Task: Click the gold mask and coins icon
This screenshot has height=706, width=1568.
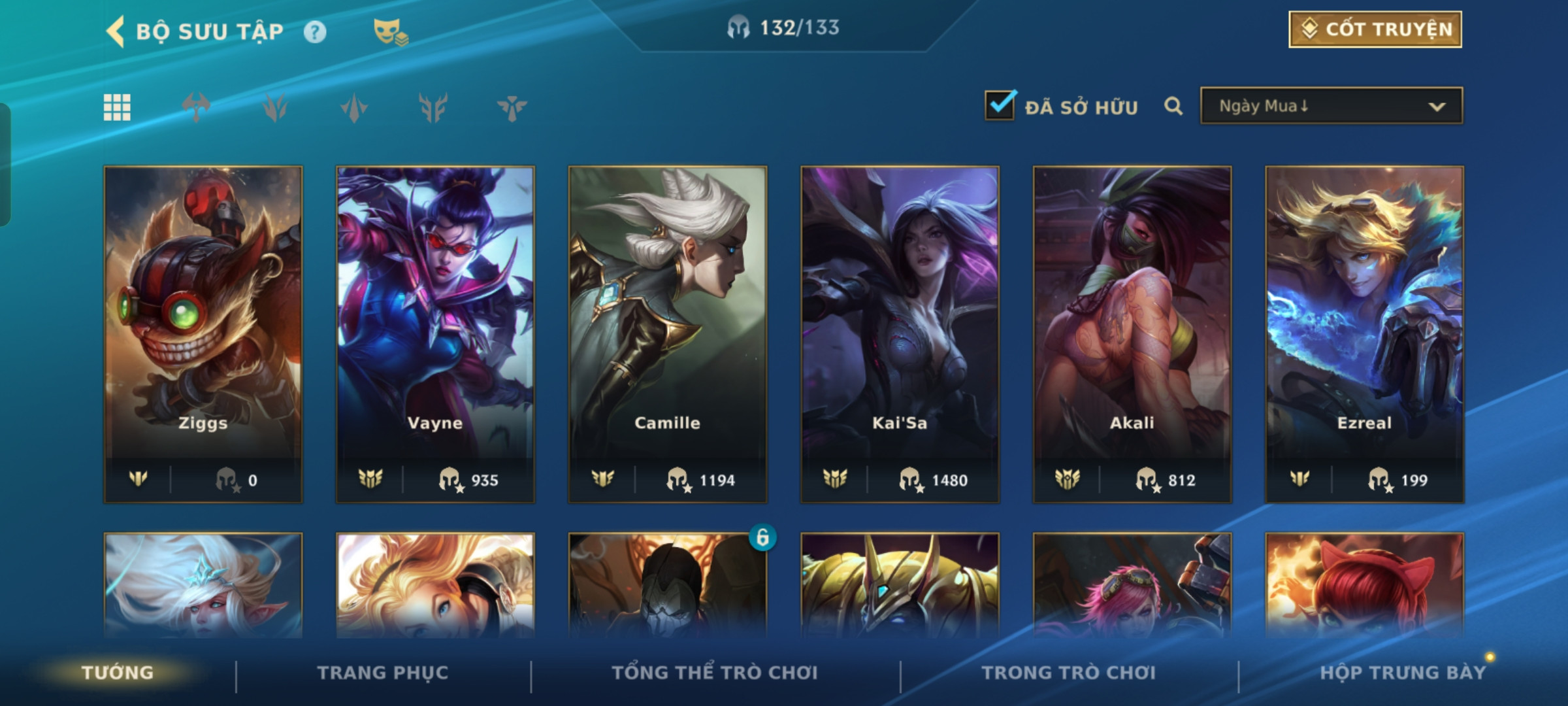Action: [390, 31]
